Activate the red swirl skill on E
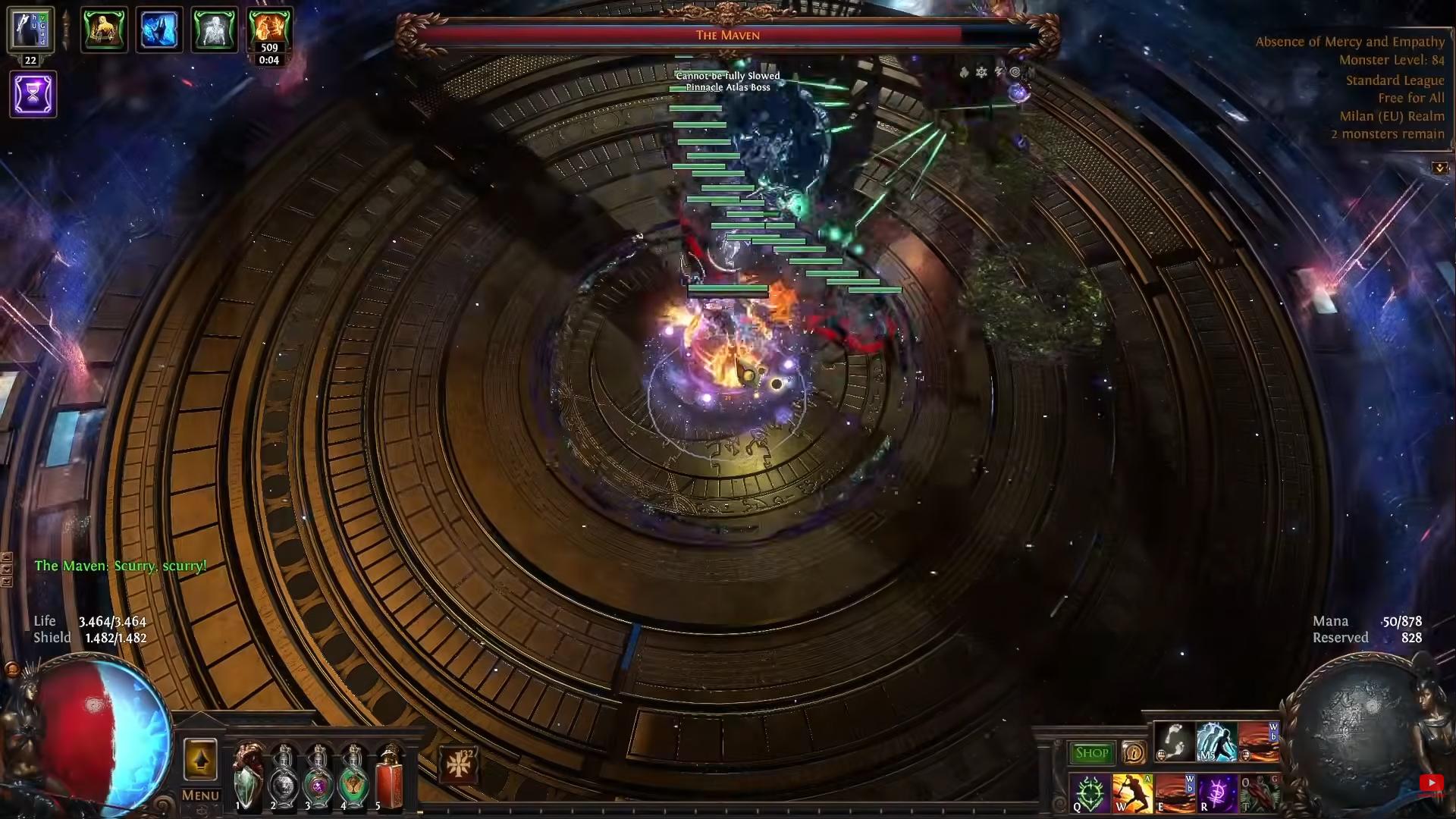 point(1174,794)
